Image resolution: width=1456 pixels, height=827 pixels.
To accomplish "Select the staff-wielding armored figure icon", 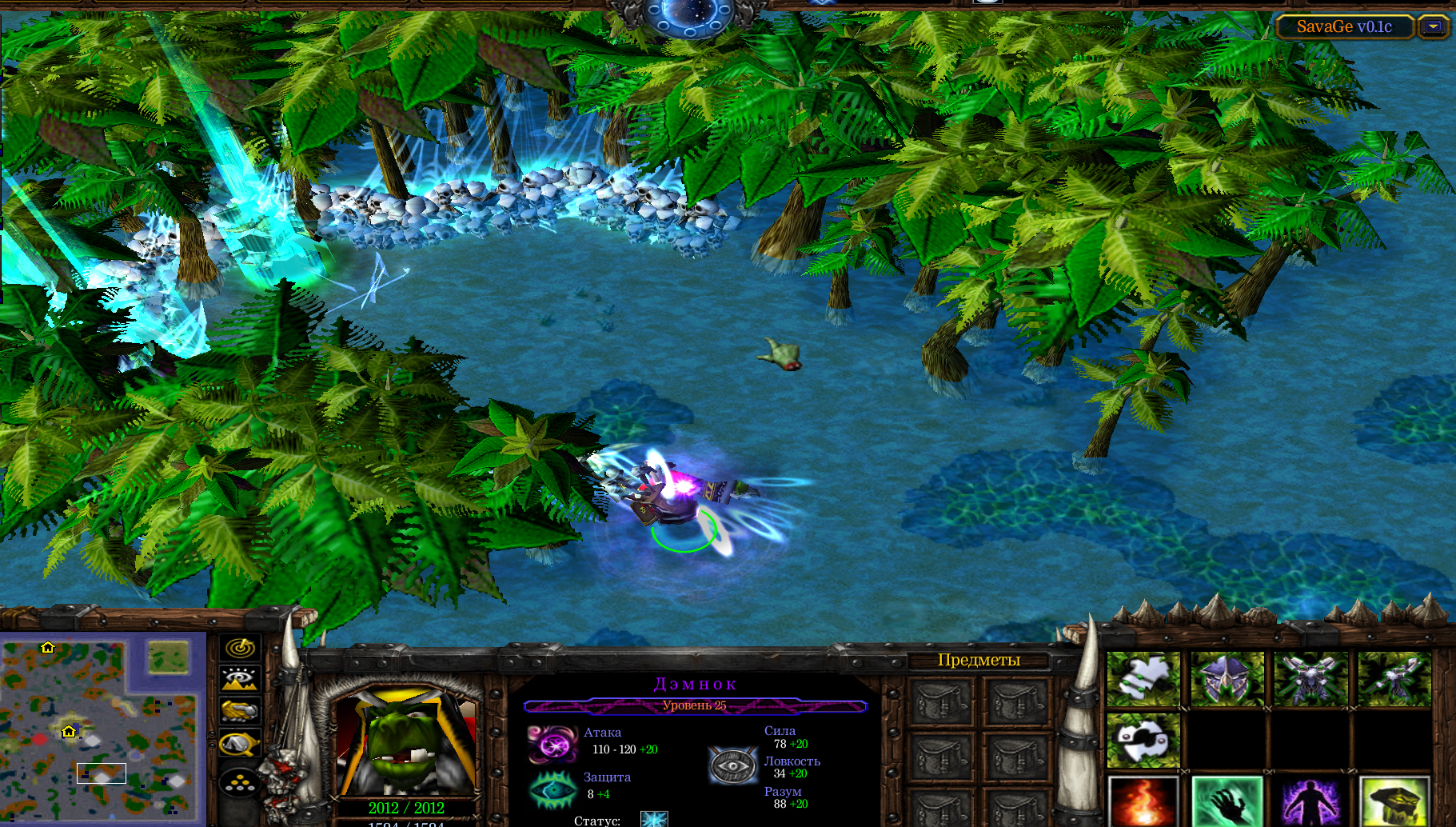I will pyautogui.click(x=1394, y=679).
